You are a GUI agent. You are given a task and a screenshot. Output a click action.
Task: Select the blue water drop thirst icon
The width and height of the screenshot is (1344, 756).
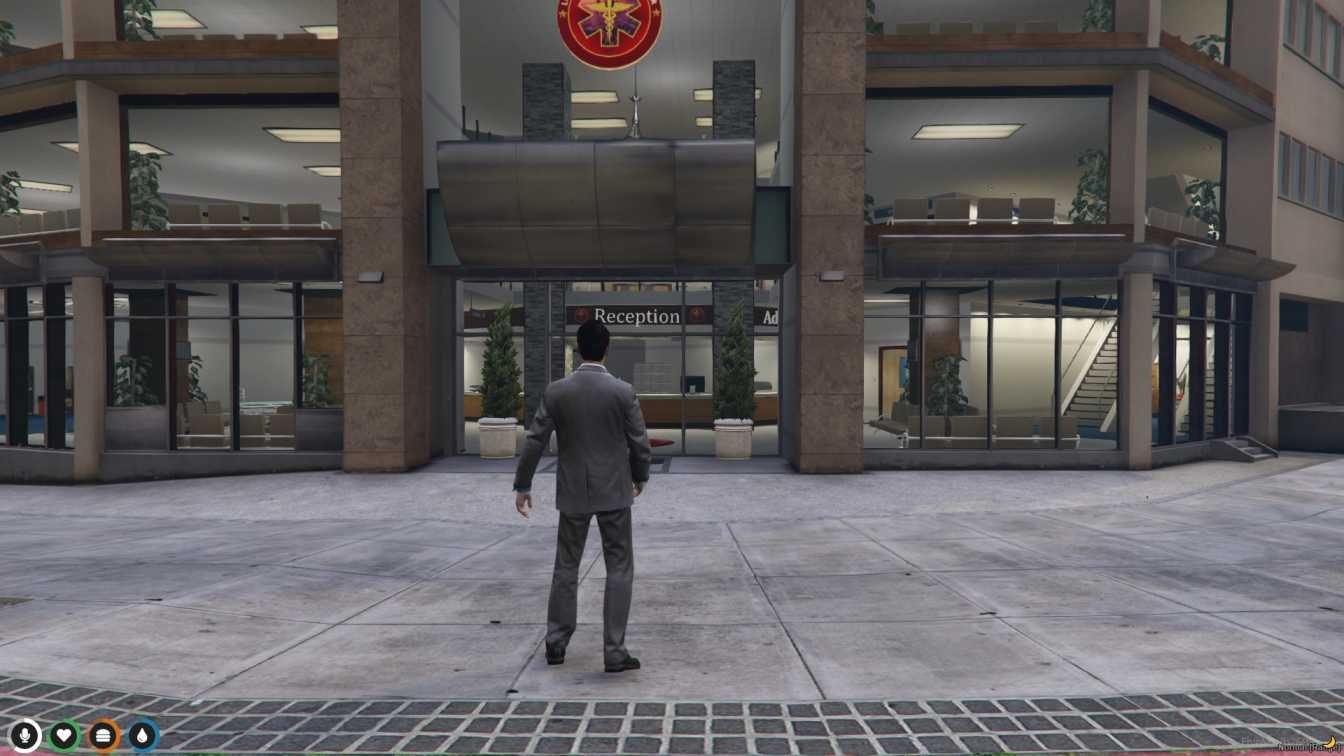[x=143, y=736]
